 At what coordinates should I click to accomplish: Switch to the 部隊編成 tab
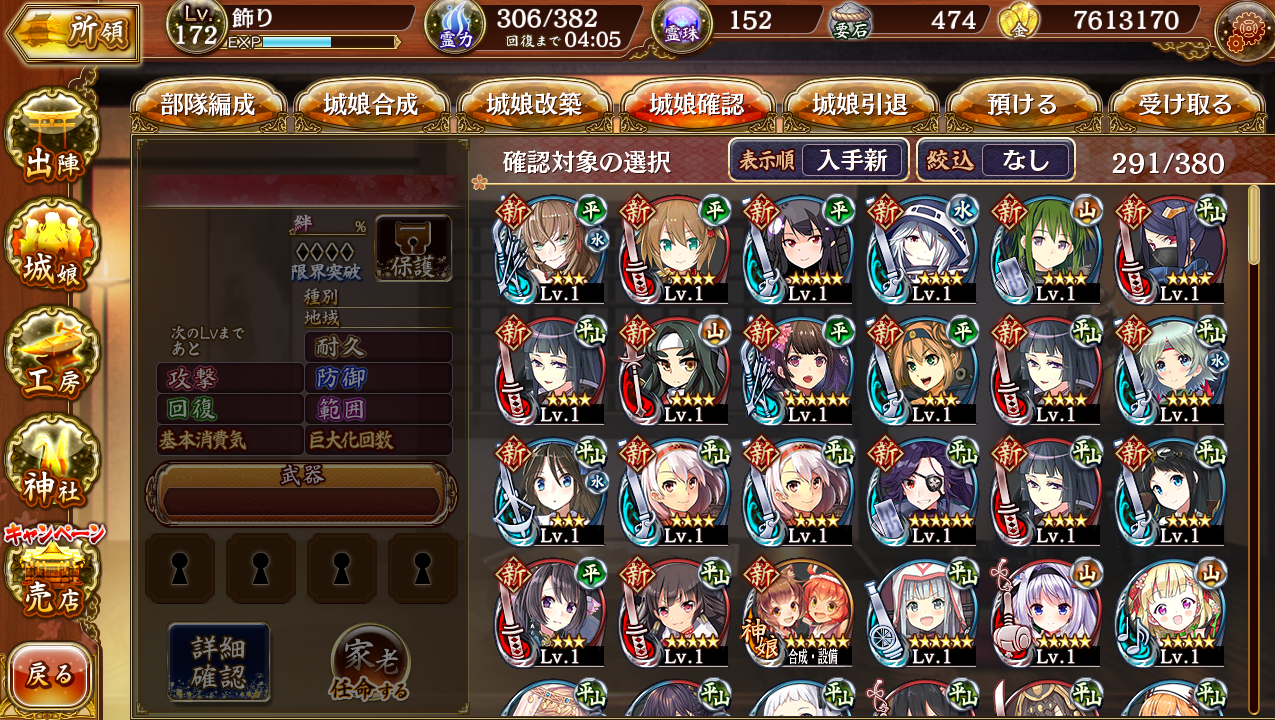point(208,105)
